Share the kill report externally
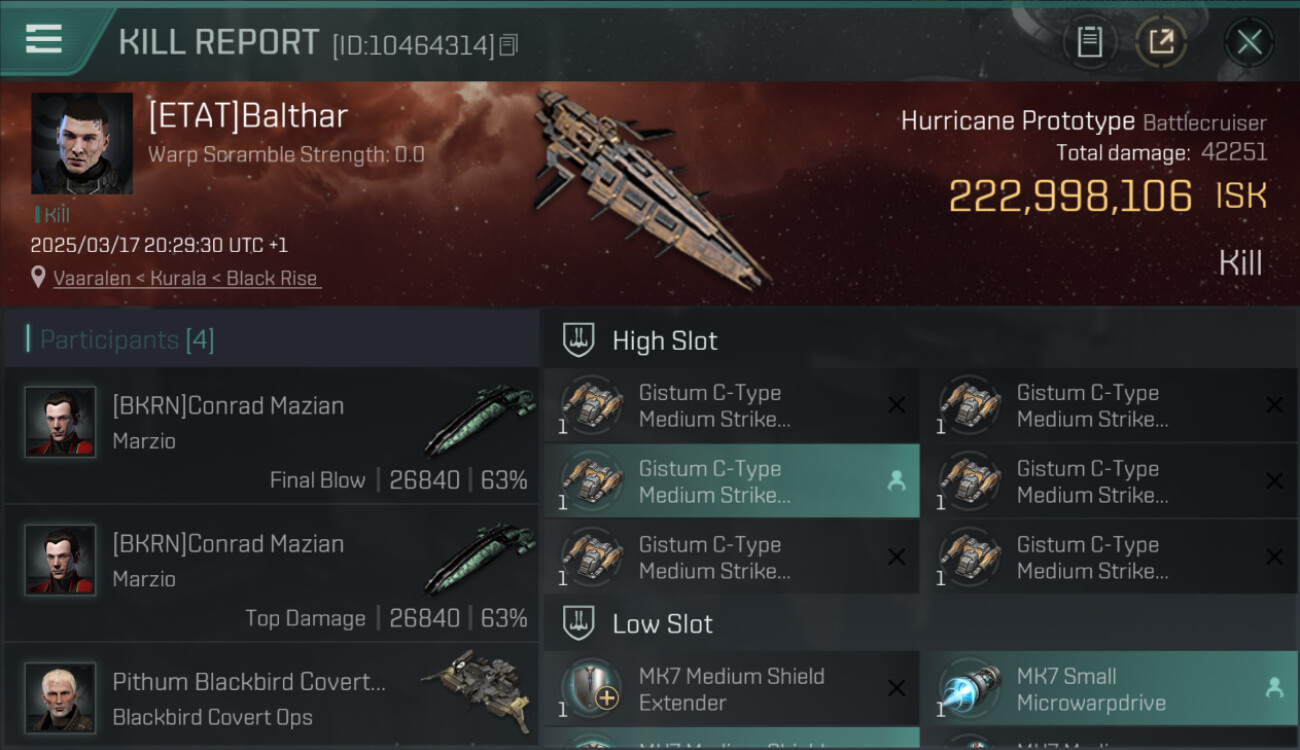Screen dimensions: 1300x750 click(x=1161, y=42)
